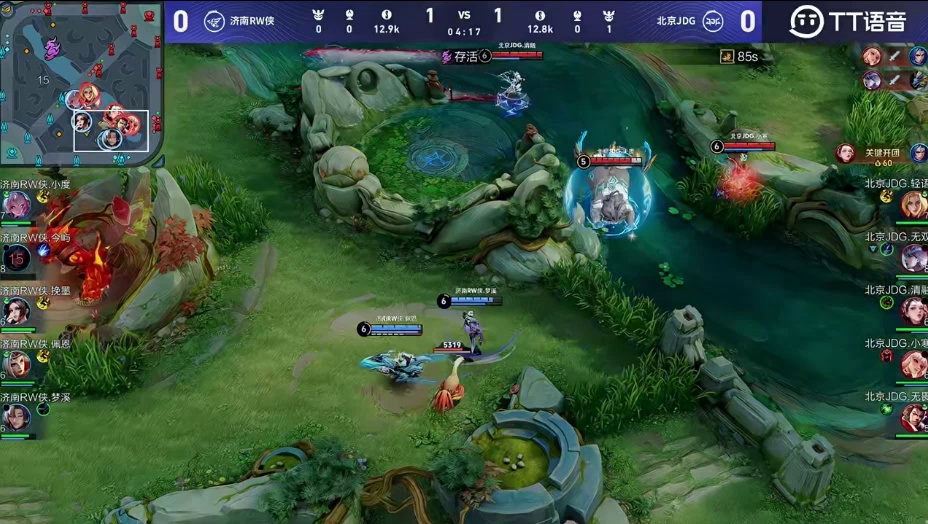Select player 济南RW侠.今屿's respawning portrait
Image resolution: width=928 pixels, height=524 pixels.
coord(17,257)
